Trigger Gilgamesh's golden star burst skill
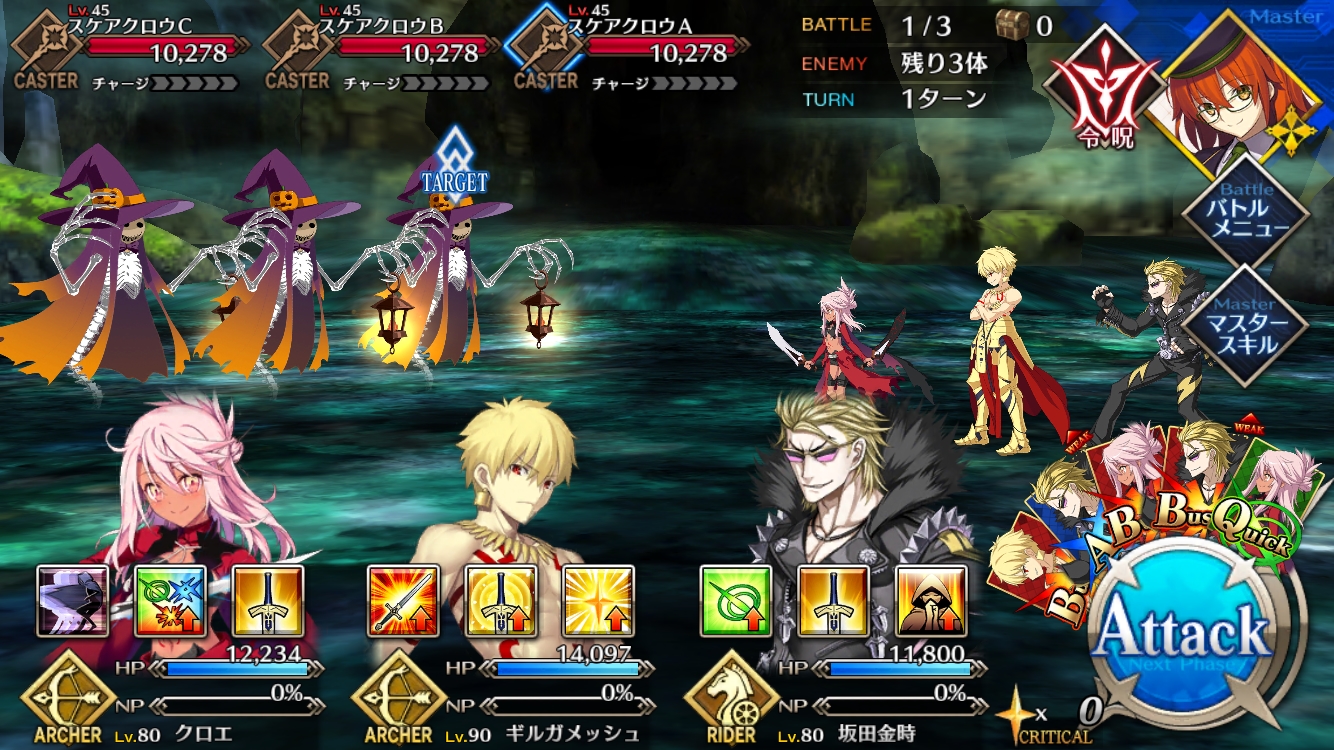 coord(598,601)
